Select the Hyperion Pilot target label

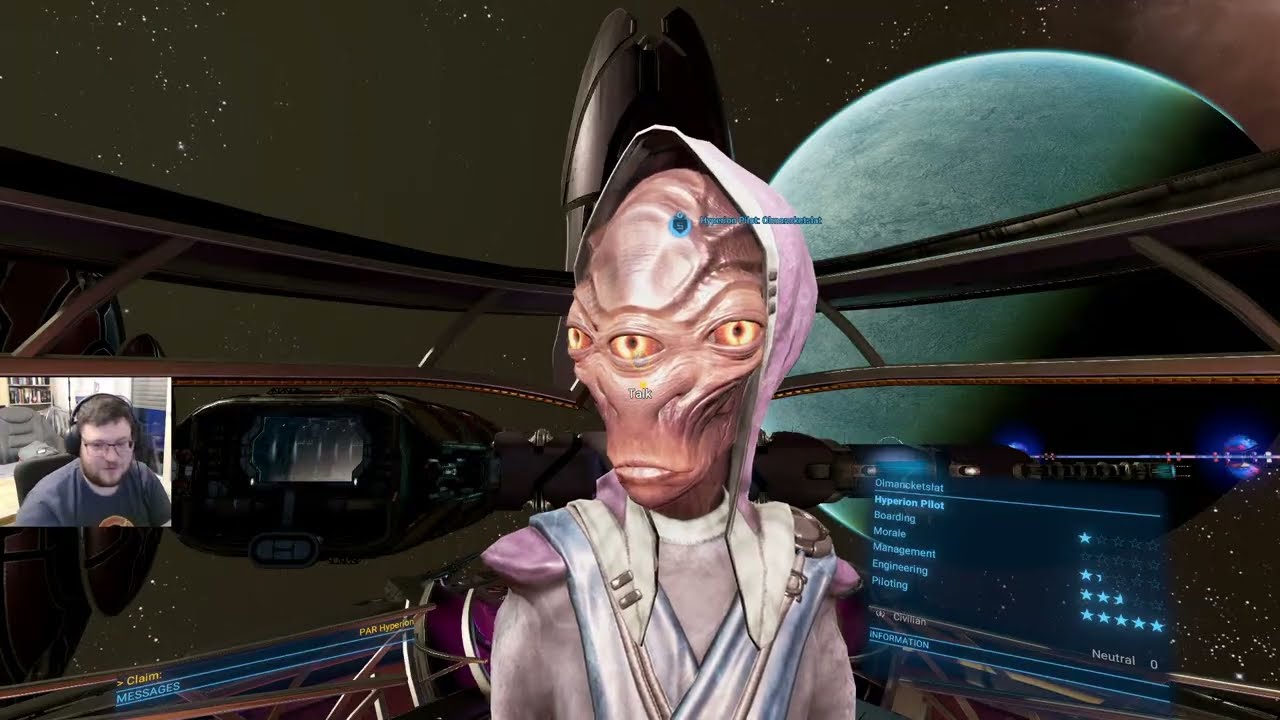click(760, 220)
